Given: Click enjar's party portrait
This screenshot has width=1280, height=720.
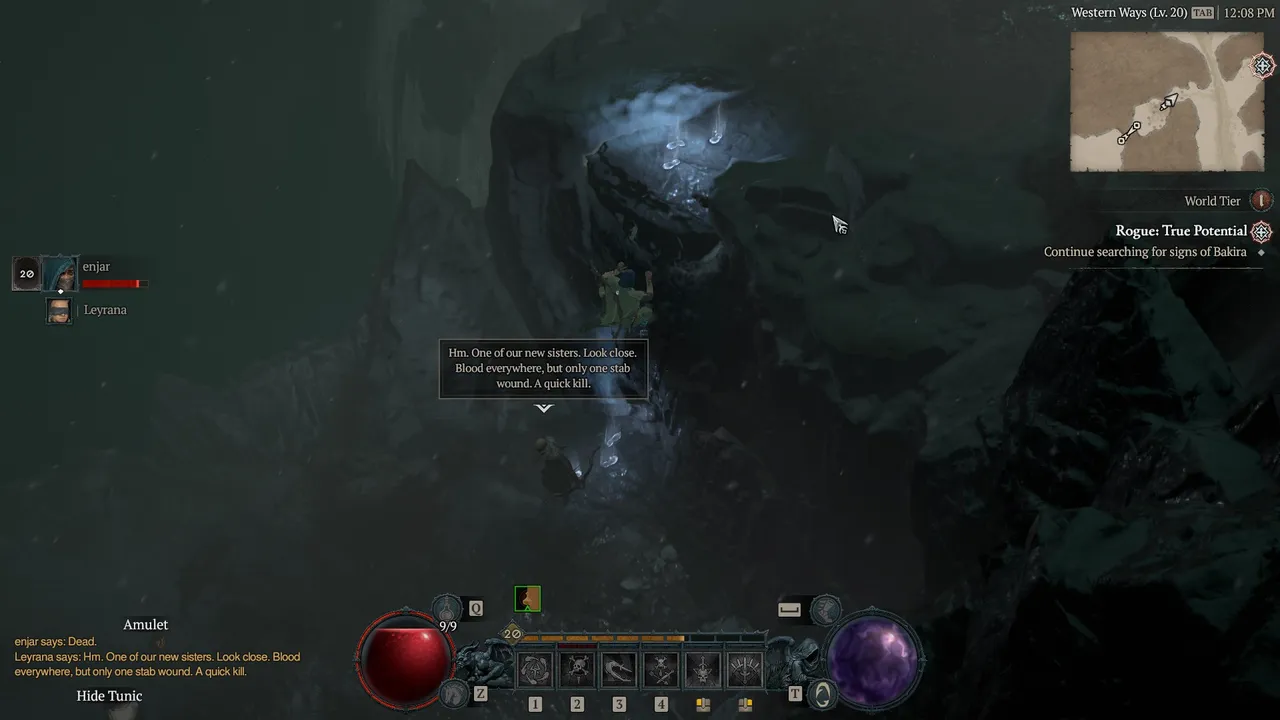Looking at the screenshot, I should (59, 273).
